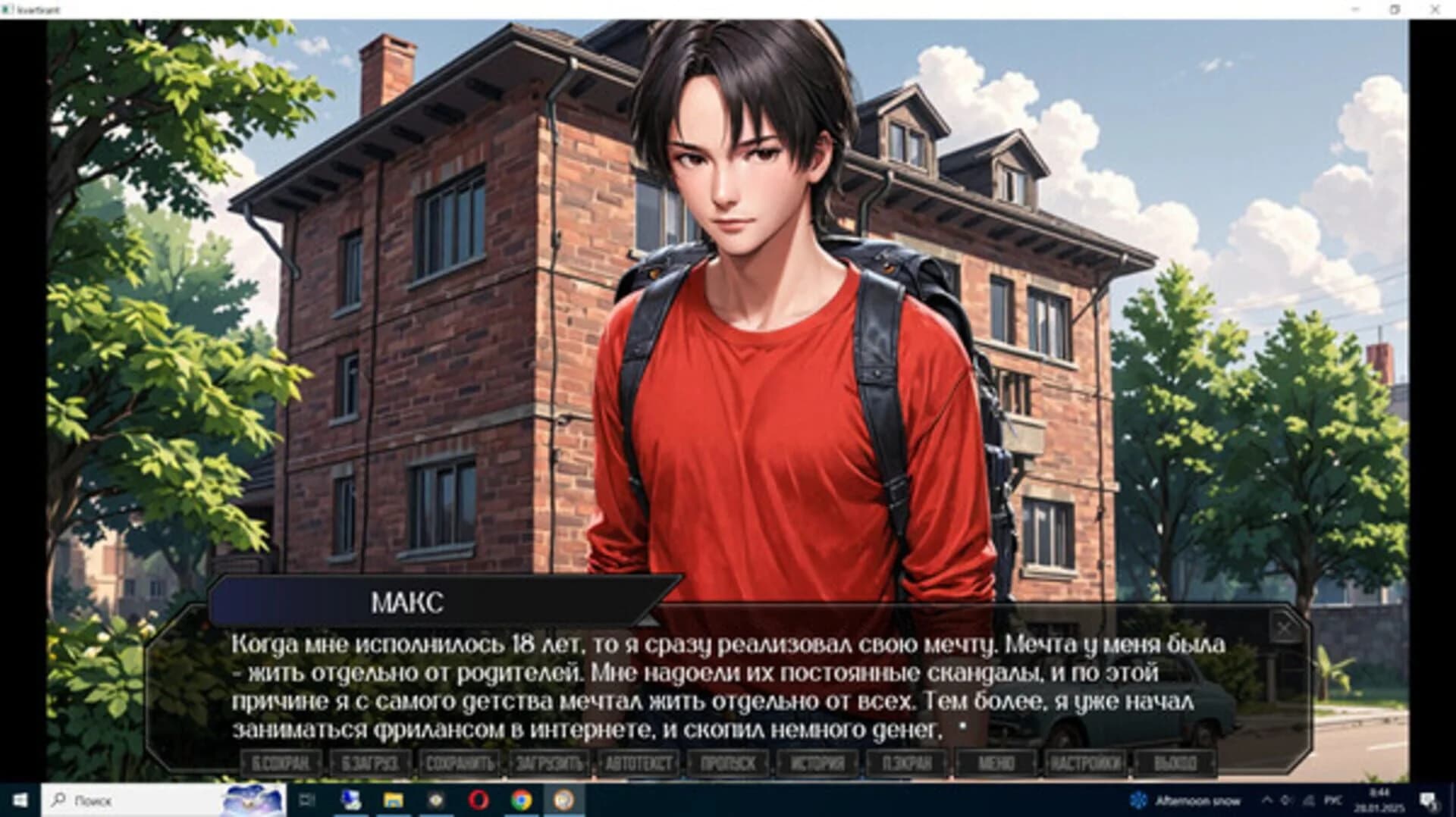Image resolution: width=1456 pixels, height=817 pixels.
Task: Expand hidden system tray icons
Action: pos(1269,800)
